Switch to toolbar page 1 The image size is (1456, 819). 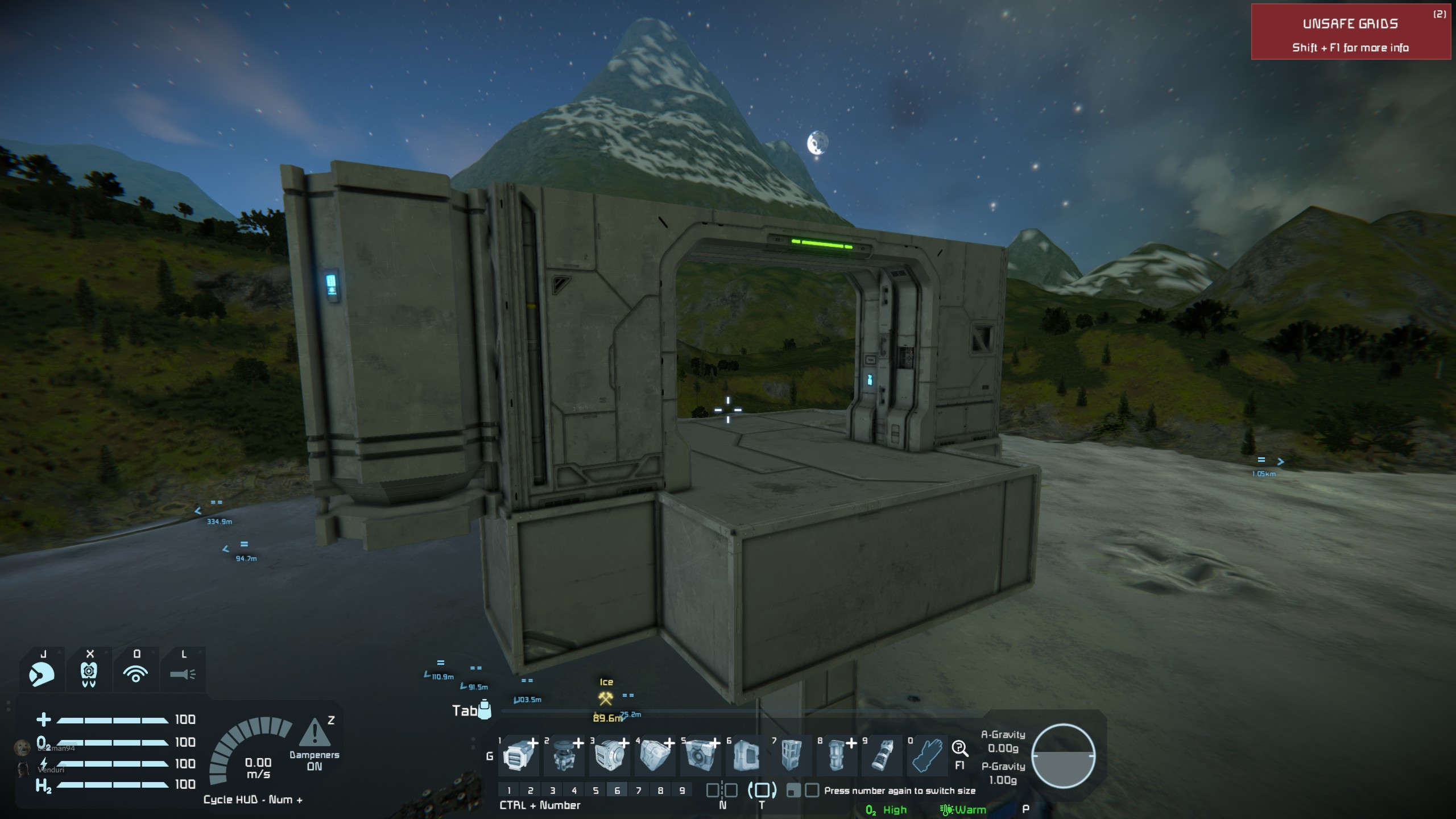(x=509, y=790)
